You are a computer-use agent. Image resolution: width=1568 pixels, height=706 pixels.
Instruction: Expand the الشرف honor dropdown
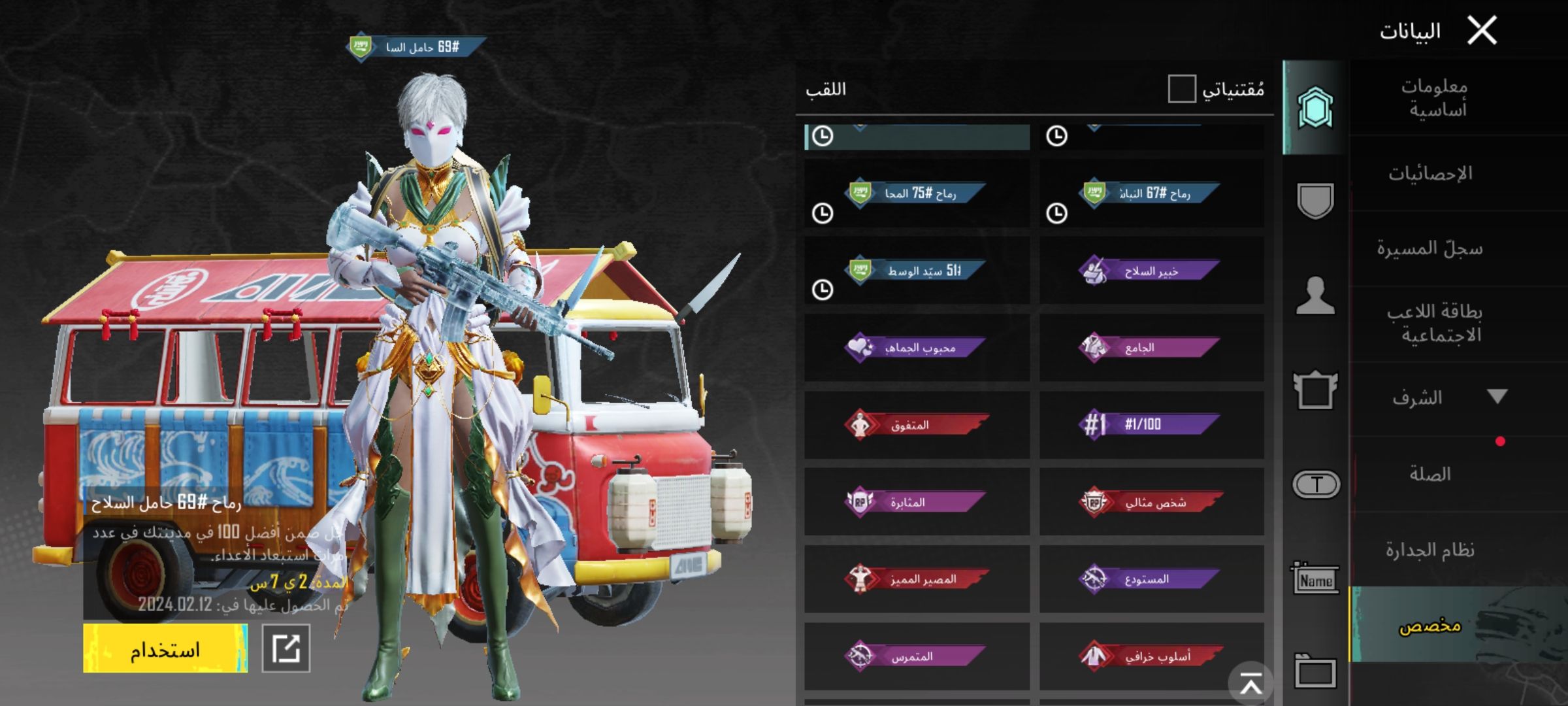click(1497, 396)
